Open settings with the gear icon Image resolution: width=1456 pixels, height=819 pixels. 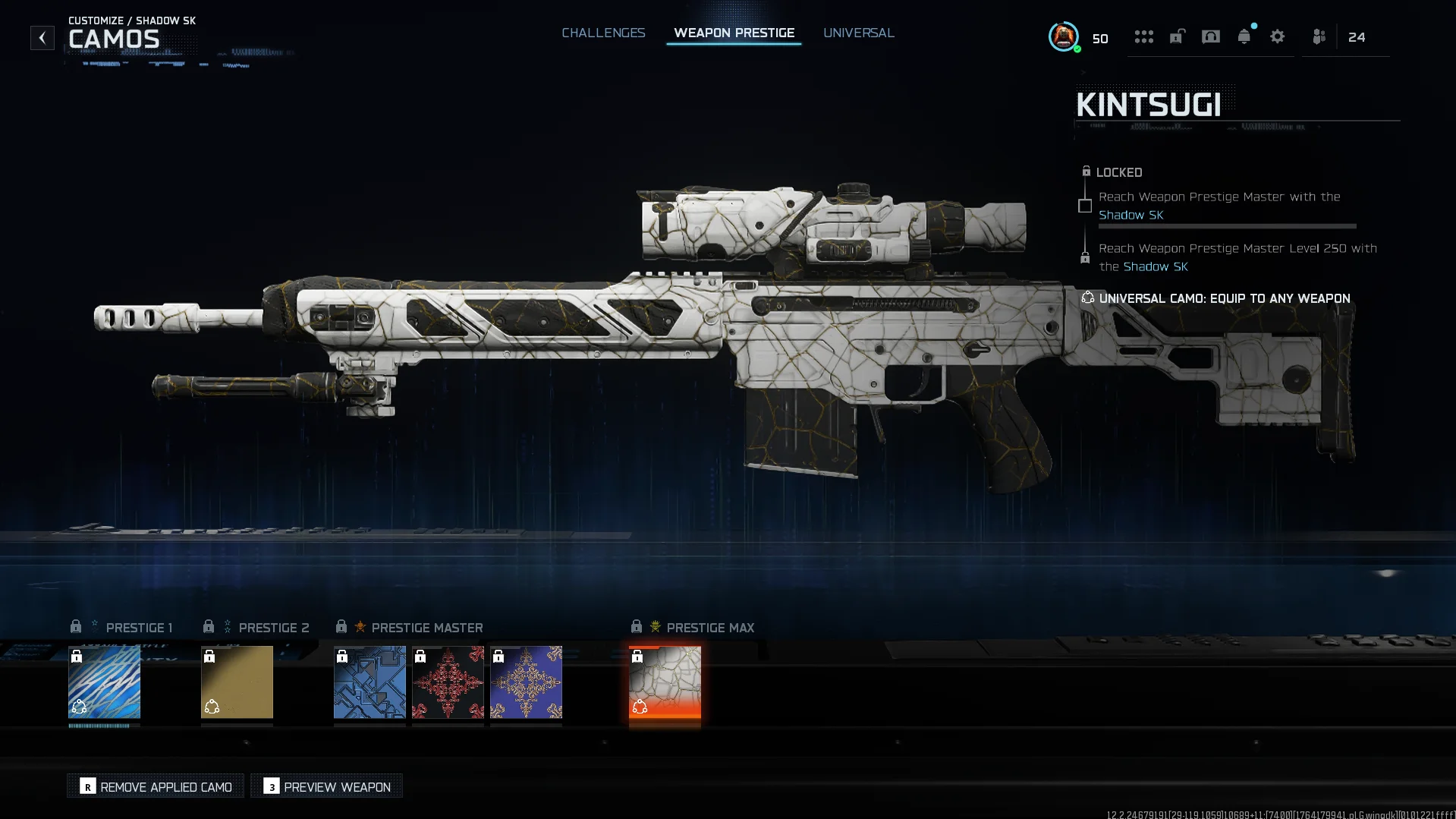pyautogui.click(x=1277, y=36)
